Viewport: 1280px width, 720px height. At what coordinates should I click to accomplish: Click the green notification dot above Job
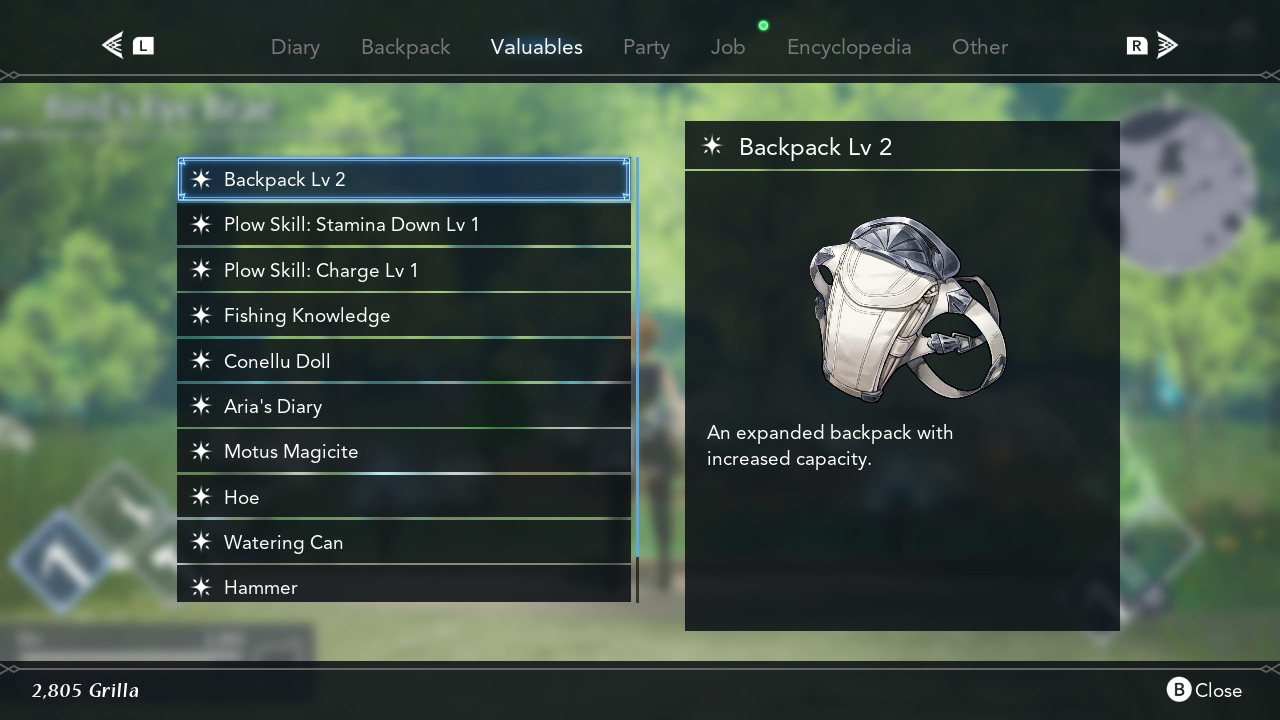(x=763, y=25)
